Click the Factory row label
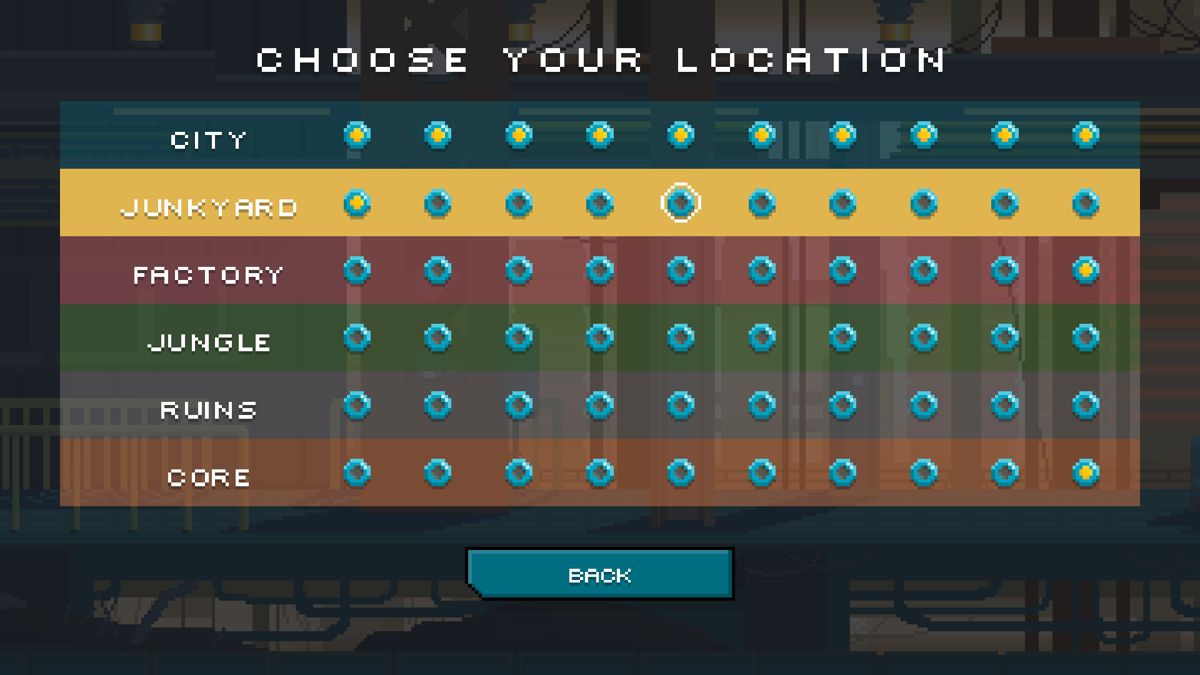This screenshot has width=1200, height=675. [209, 275]
